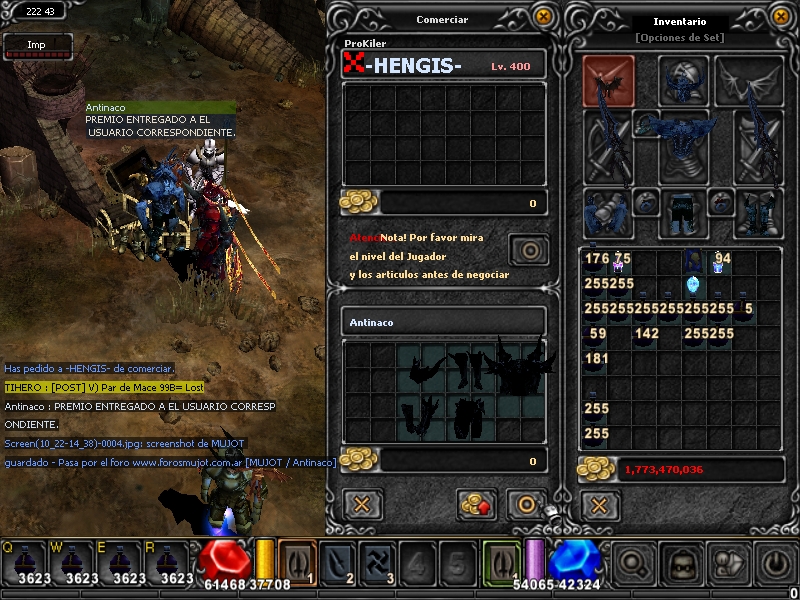Click -HENGIS- trade lock indicator button
The height and width of the screenshot is (600, 800).
click(527, 248)
